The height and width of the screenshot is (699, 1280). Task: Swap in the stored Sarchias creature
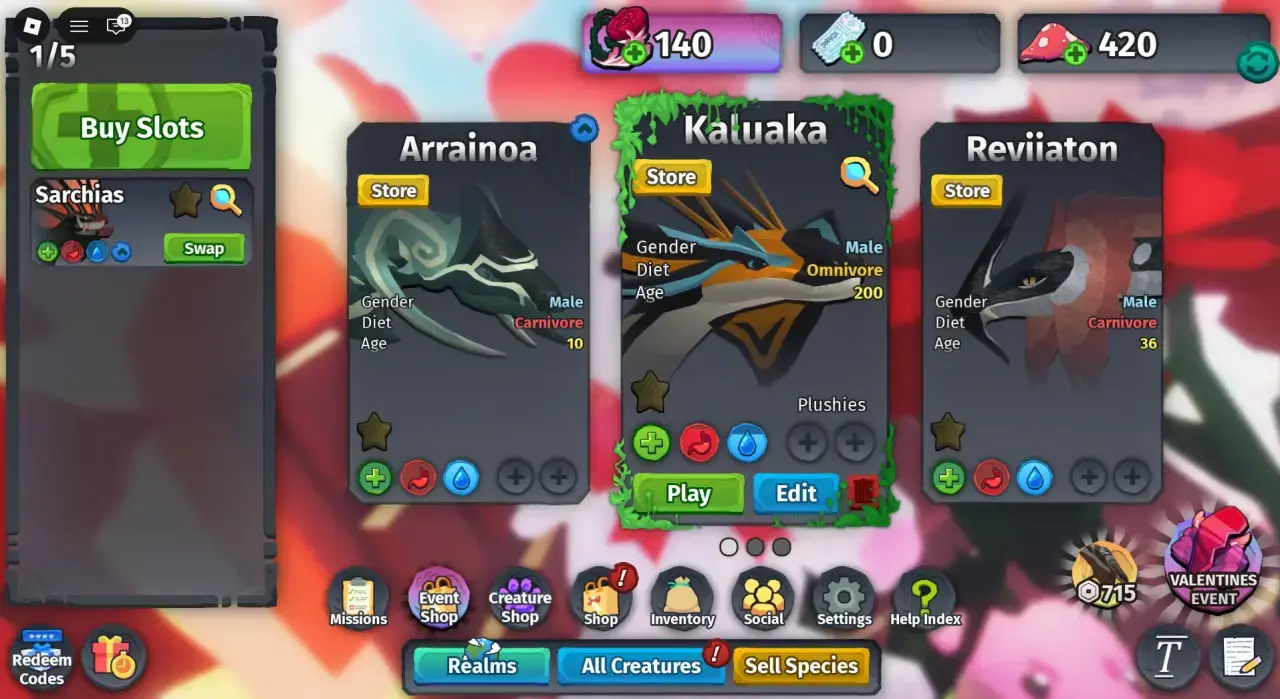click(x=204, y=249)
